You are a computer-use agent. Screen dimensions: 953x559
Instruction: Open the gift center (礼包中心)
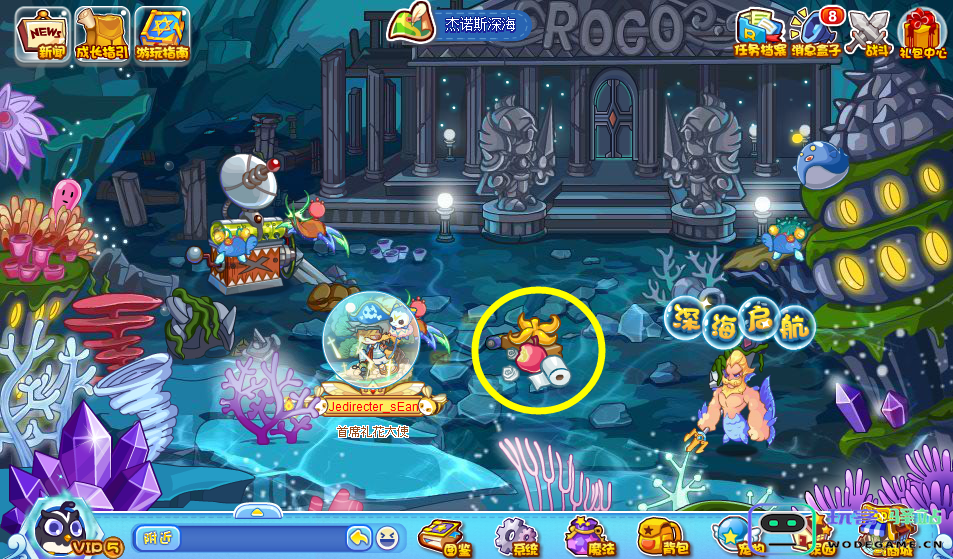[x=922, y=32]
